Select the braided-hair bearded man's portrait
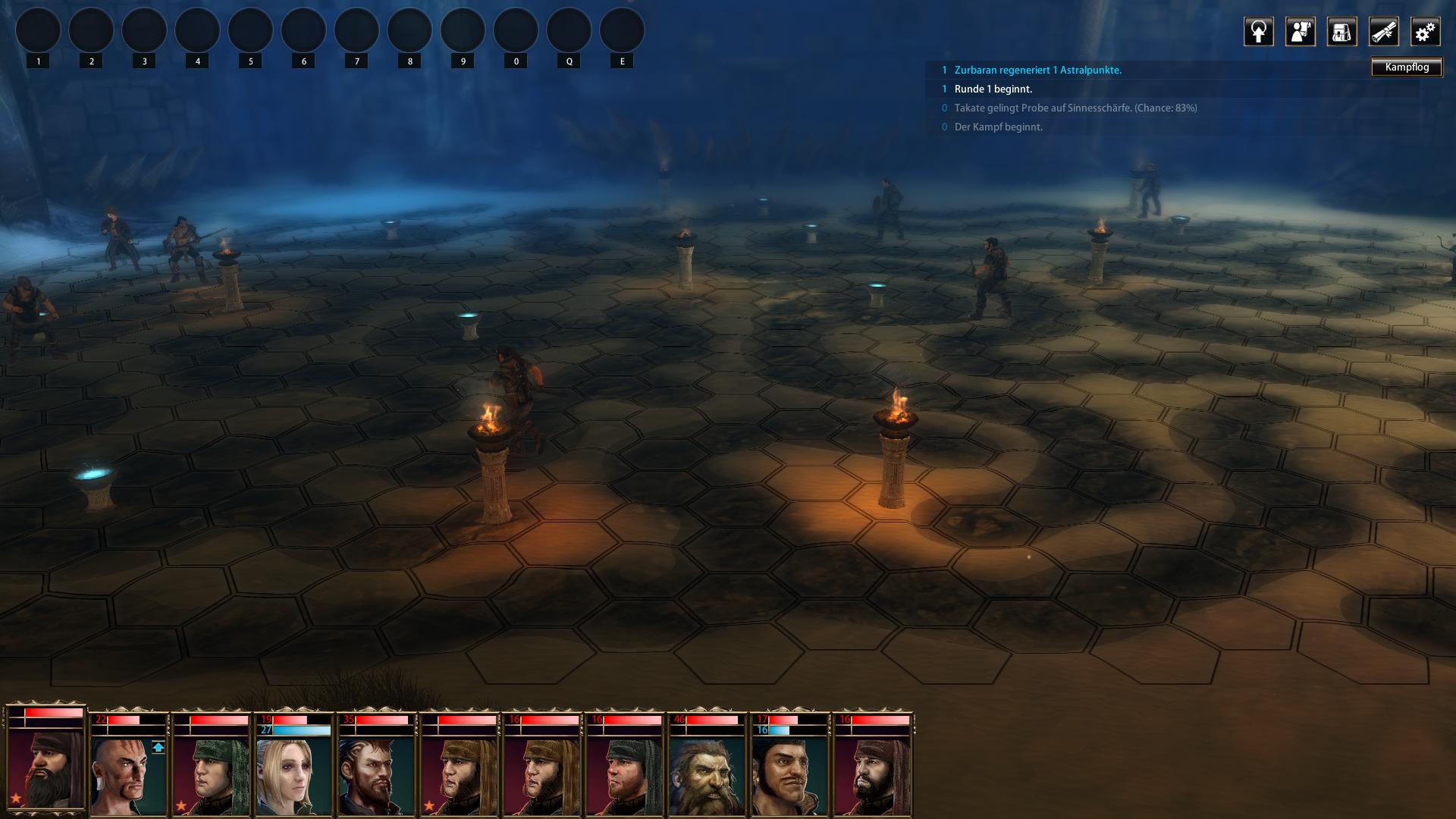Viewport: 1456px width, 819px height. 376,773
